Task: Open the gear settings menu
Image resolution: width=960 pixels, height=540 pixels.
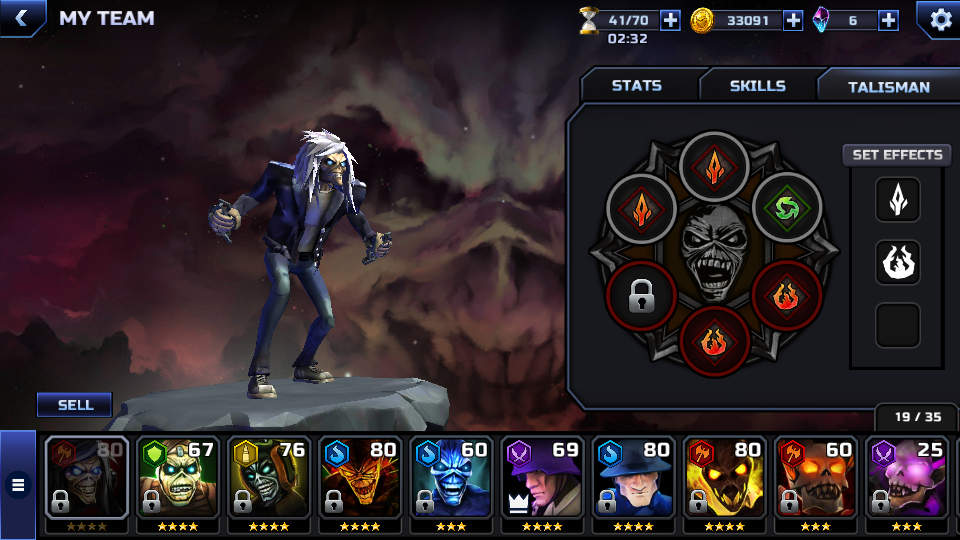Action: 940,20
